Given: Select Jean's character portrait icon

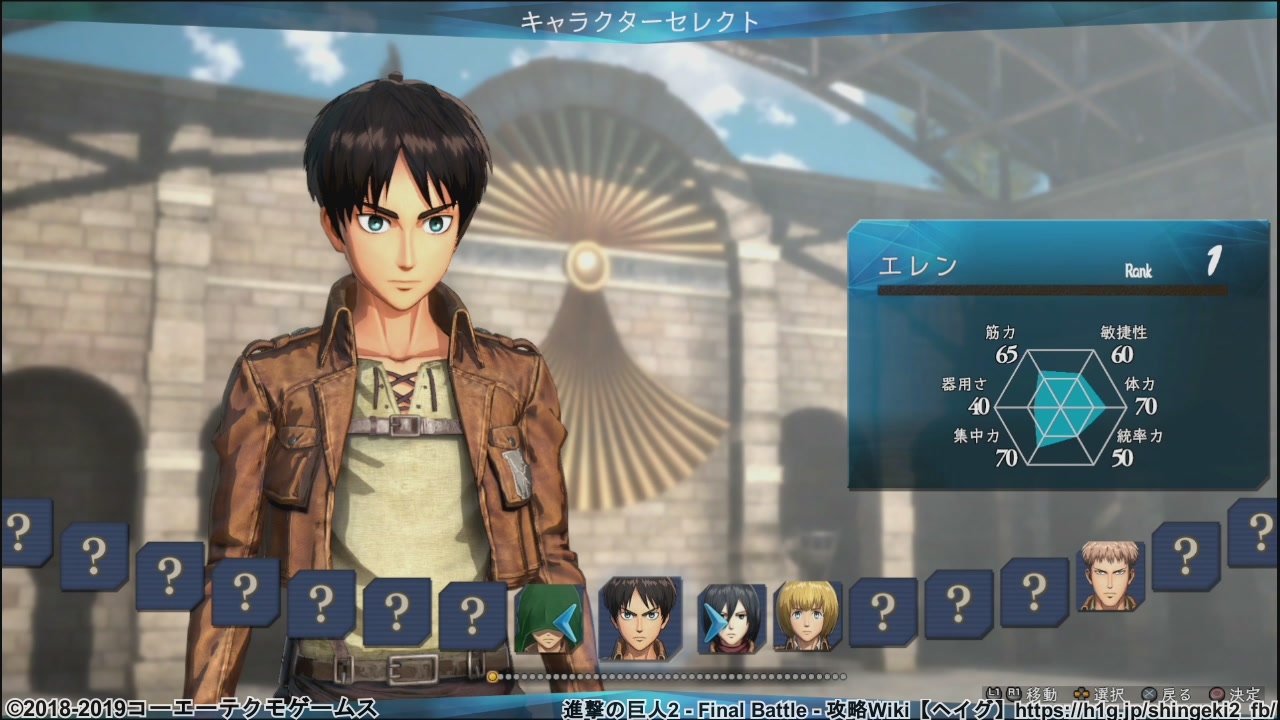Looking at the screenshot, I should [1108, 575].
